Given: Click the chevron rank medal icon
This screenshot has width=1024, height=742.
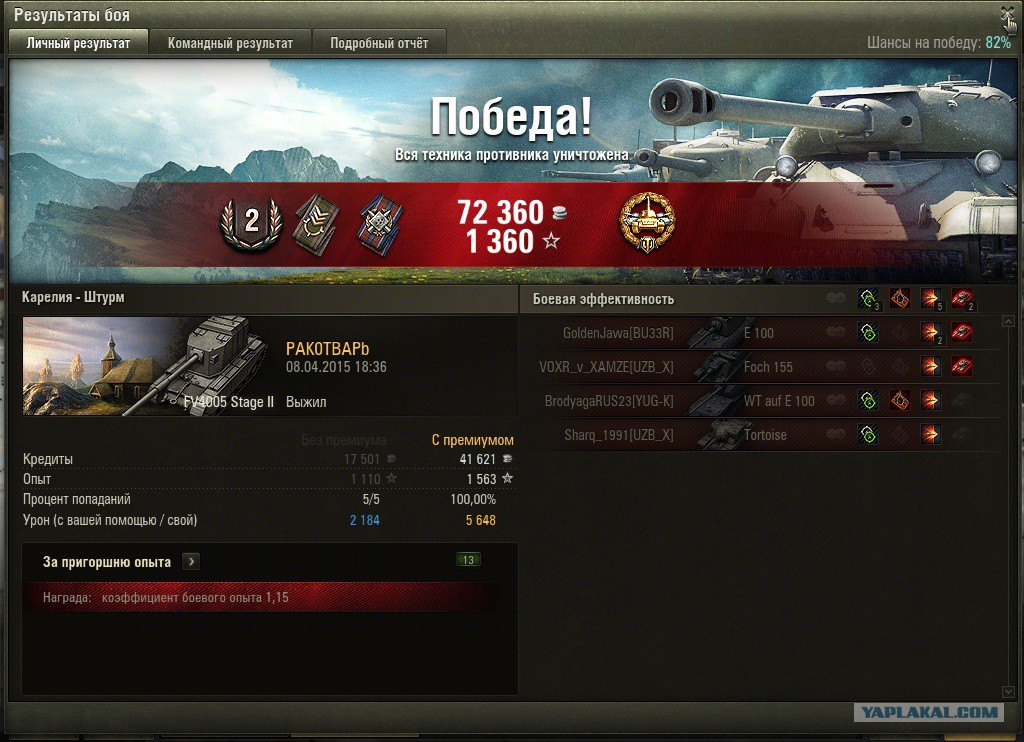Looking at the screenshot, I should [315, 222].
